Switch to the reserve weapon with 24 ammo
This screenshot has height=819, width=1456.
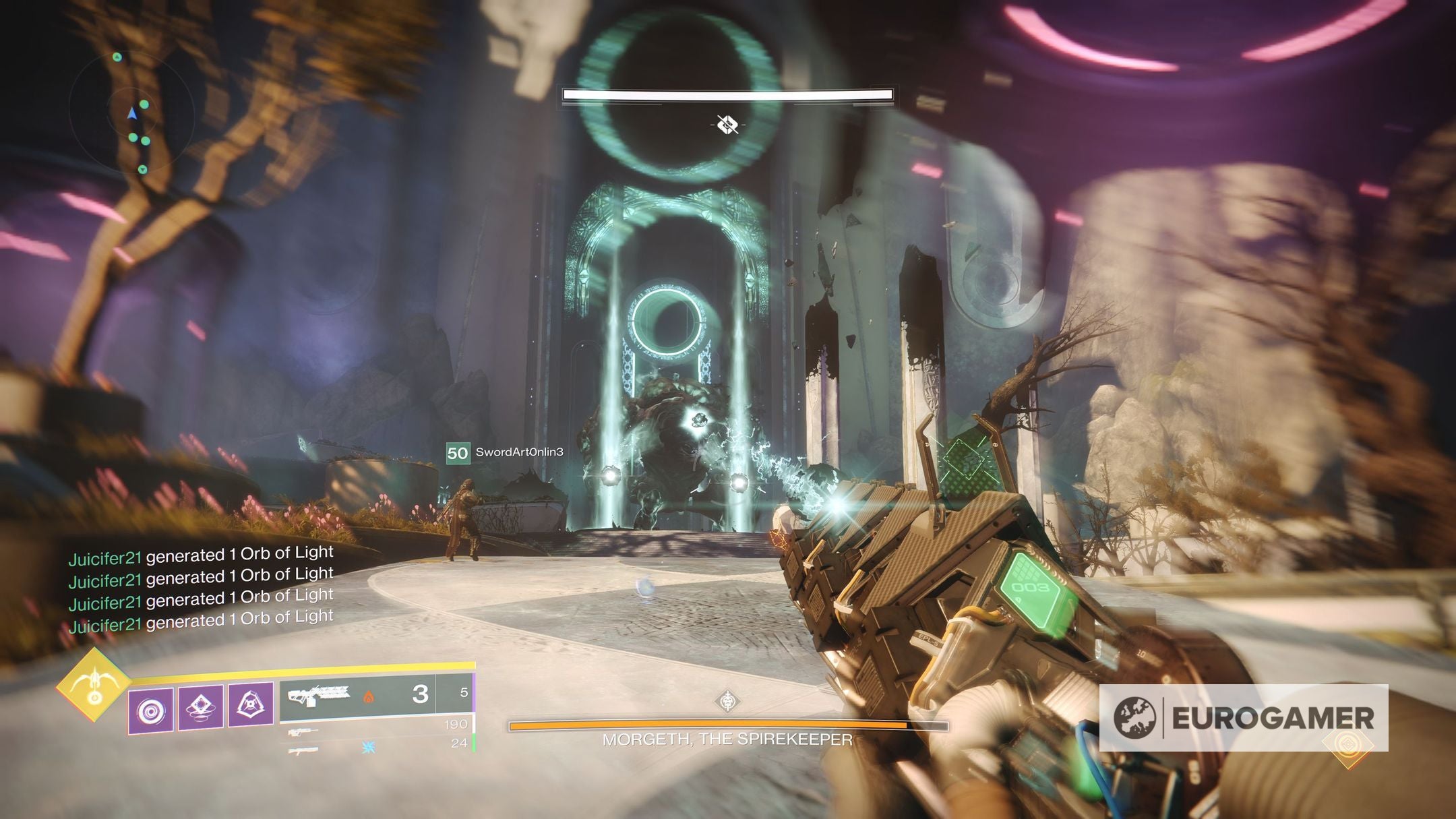(377, 746)
